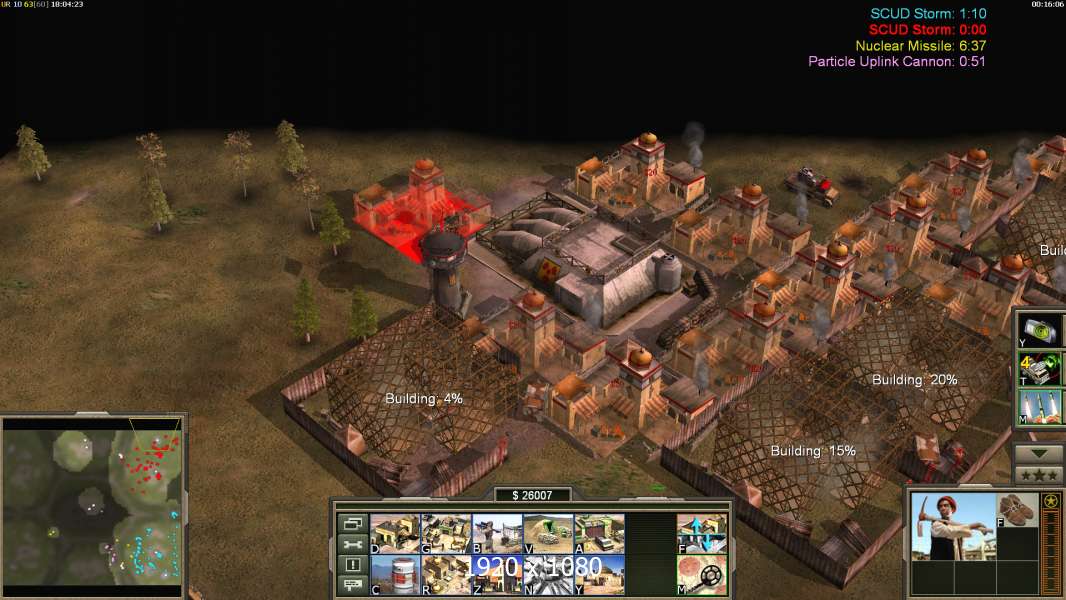Click the wrench button
1066x600 pixels.
coord(352,544)
